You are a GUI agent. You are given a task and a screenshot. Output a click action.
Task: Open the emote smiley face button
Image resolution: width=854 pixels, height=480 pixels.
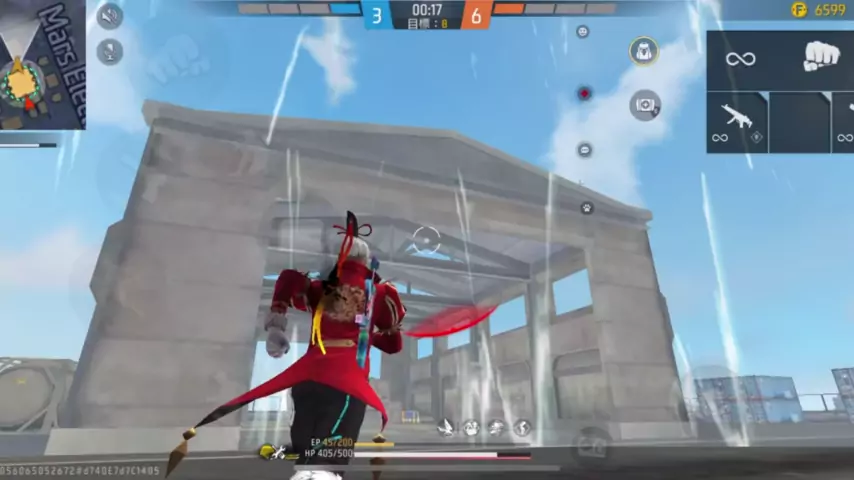(x=583, y=32)
